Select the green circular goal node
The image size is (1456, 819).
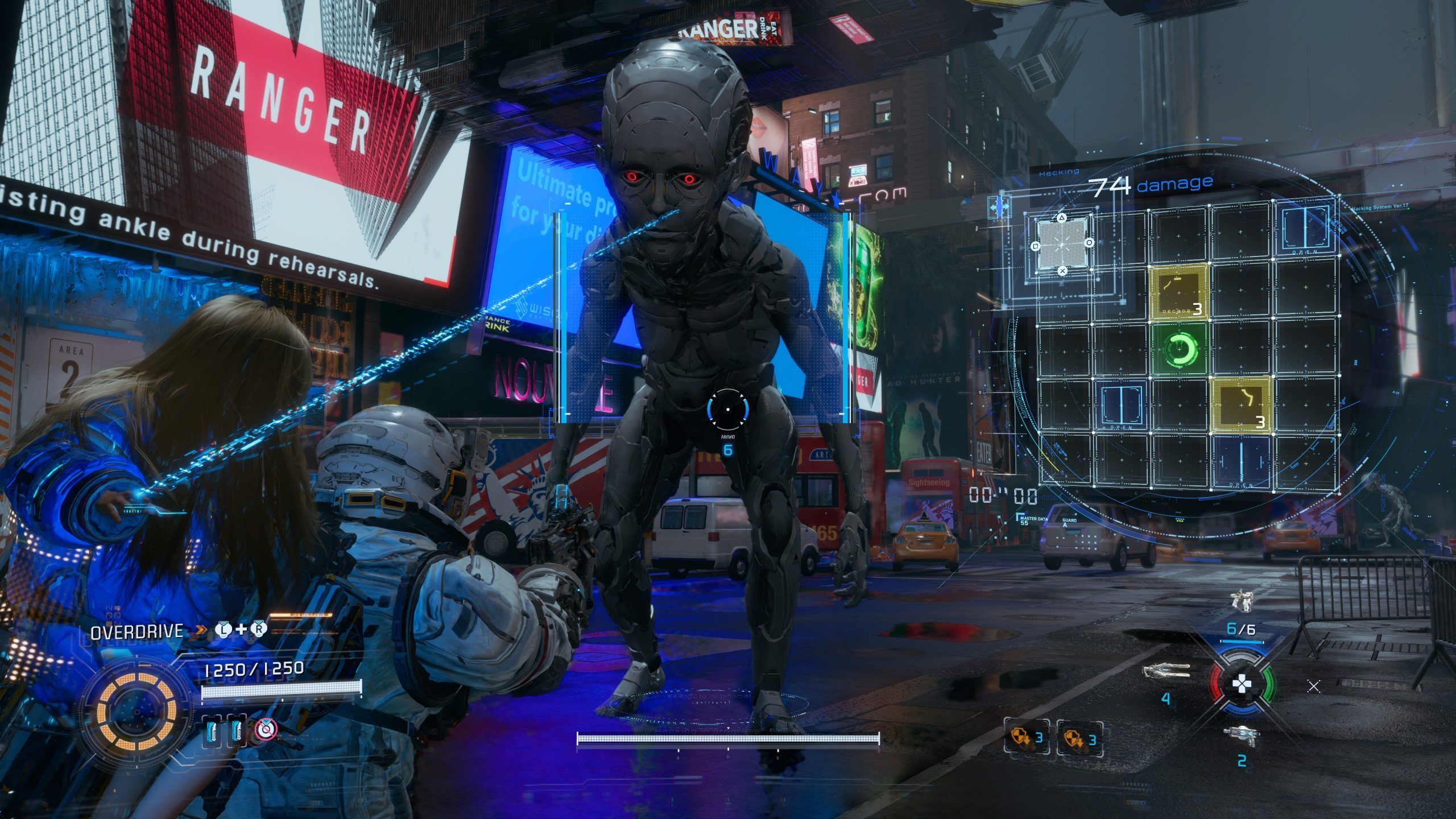click(1180, 349)
